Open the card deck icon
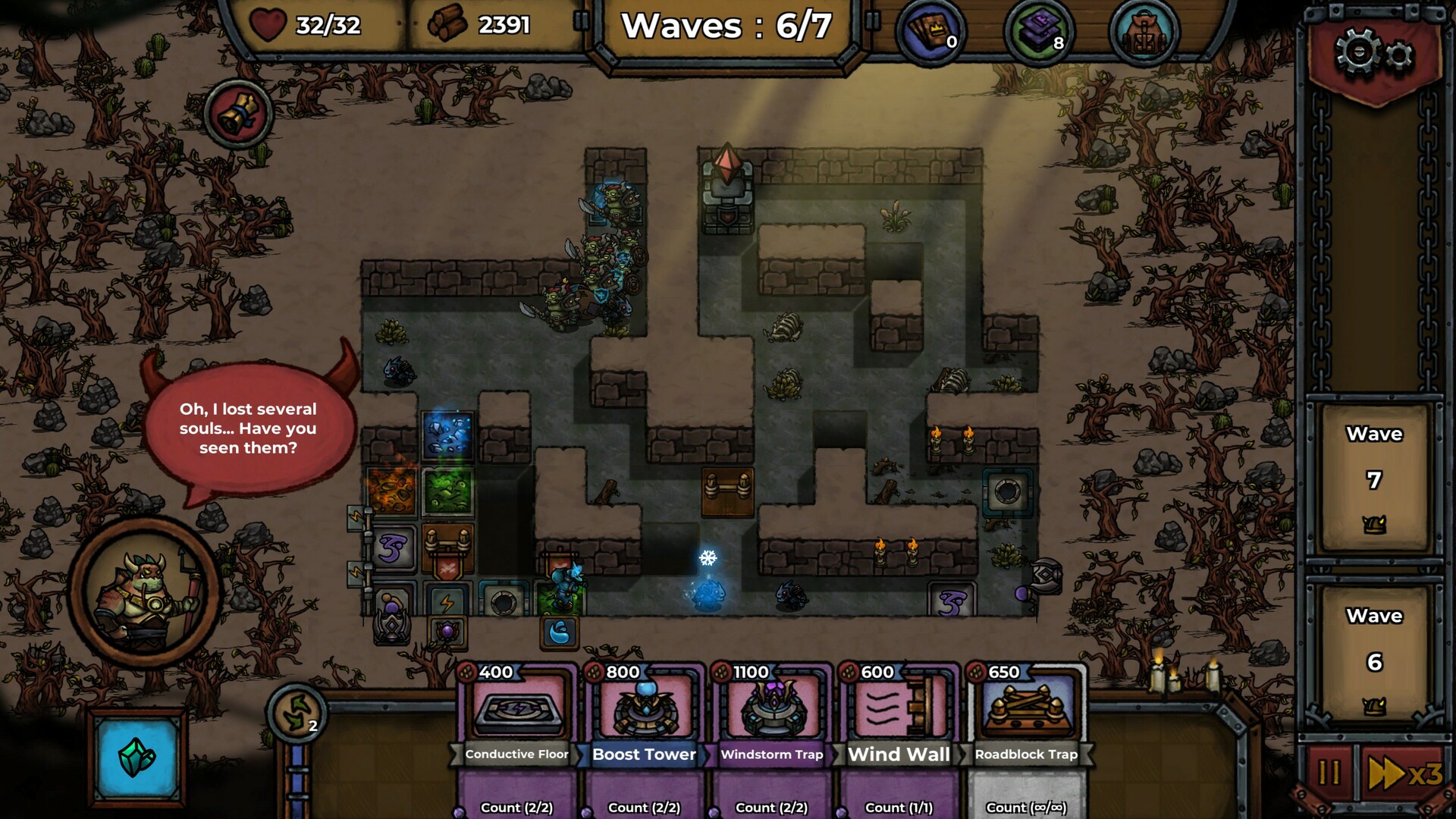Viewport: 1456px width, 819px height. tap(930, 32)
